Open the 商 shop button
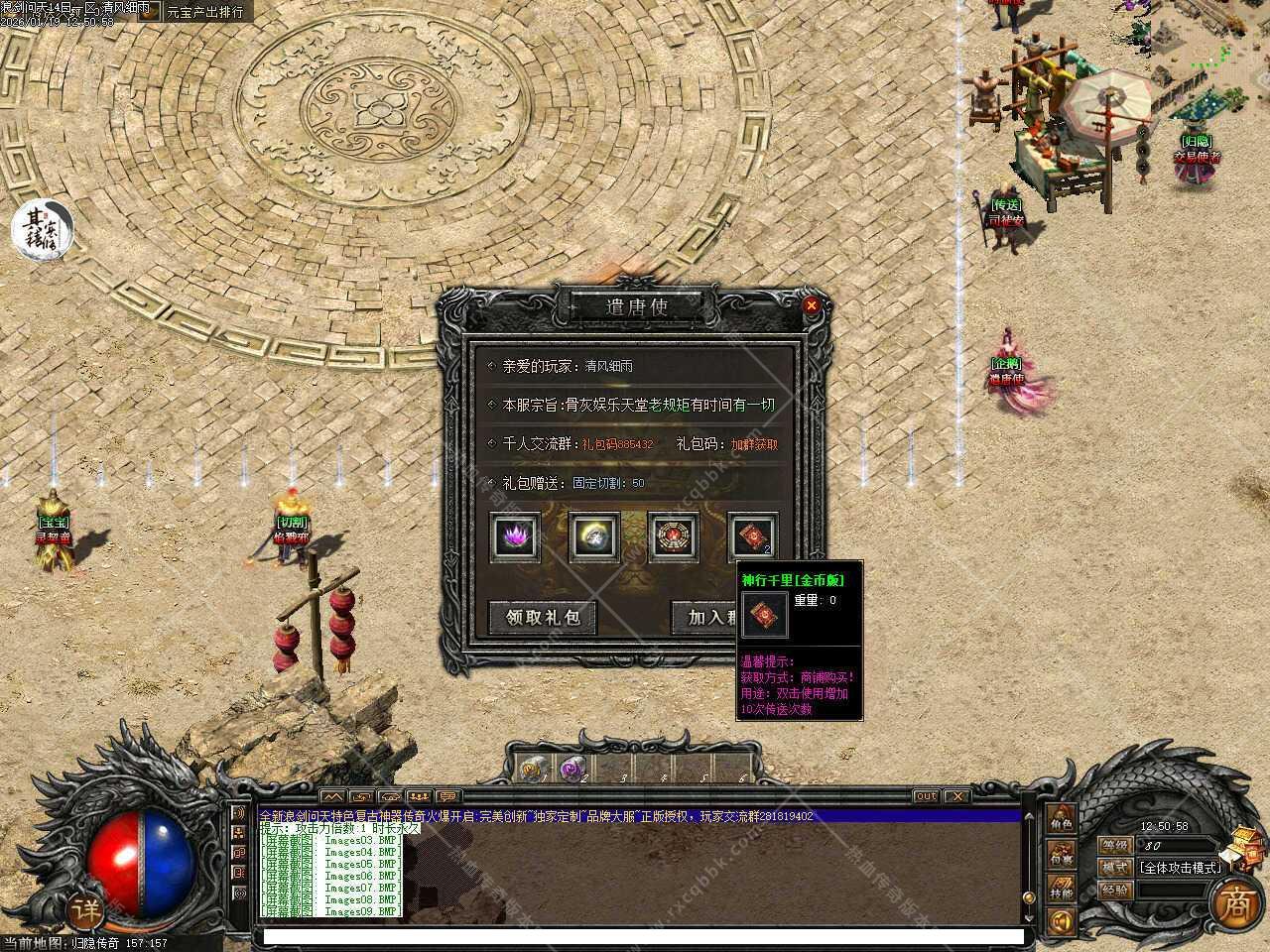Image resolution: width=1270 pixels, height=952 pixels. point(1236,902)
